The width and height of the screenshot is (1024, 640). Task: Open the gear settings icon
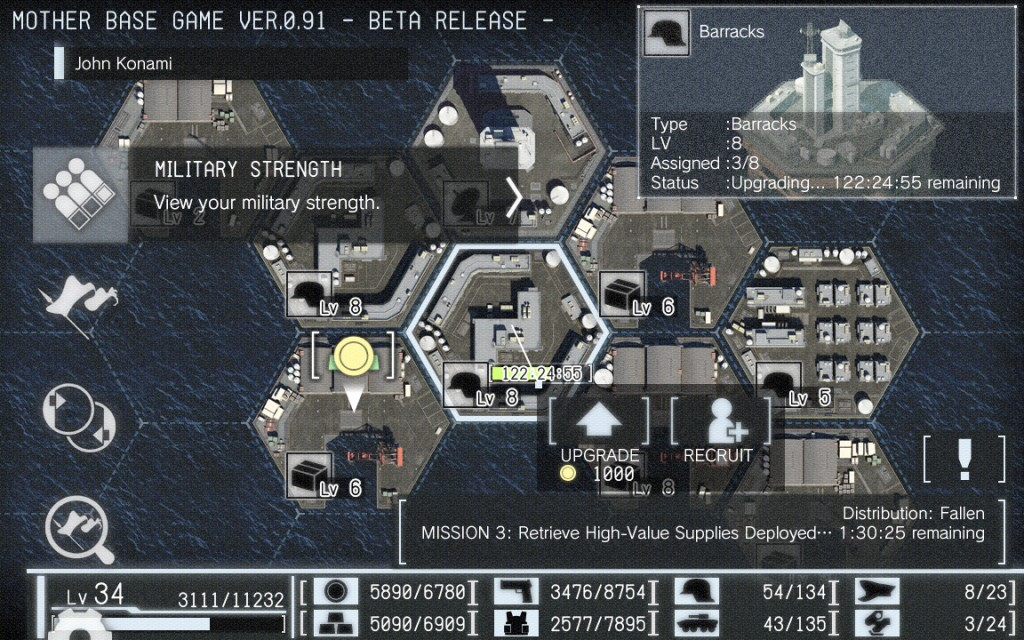click(80, 625)
